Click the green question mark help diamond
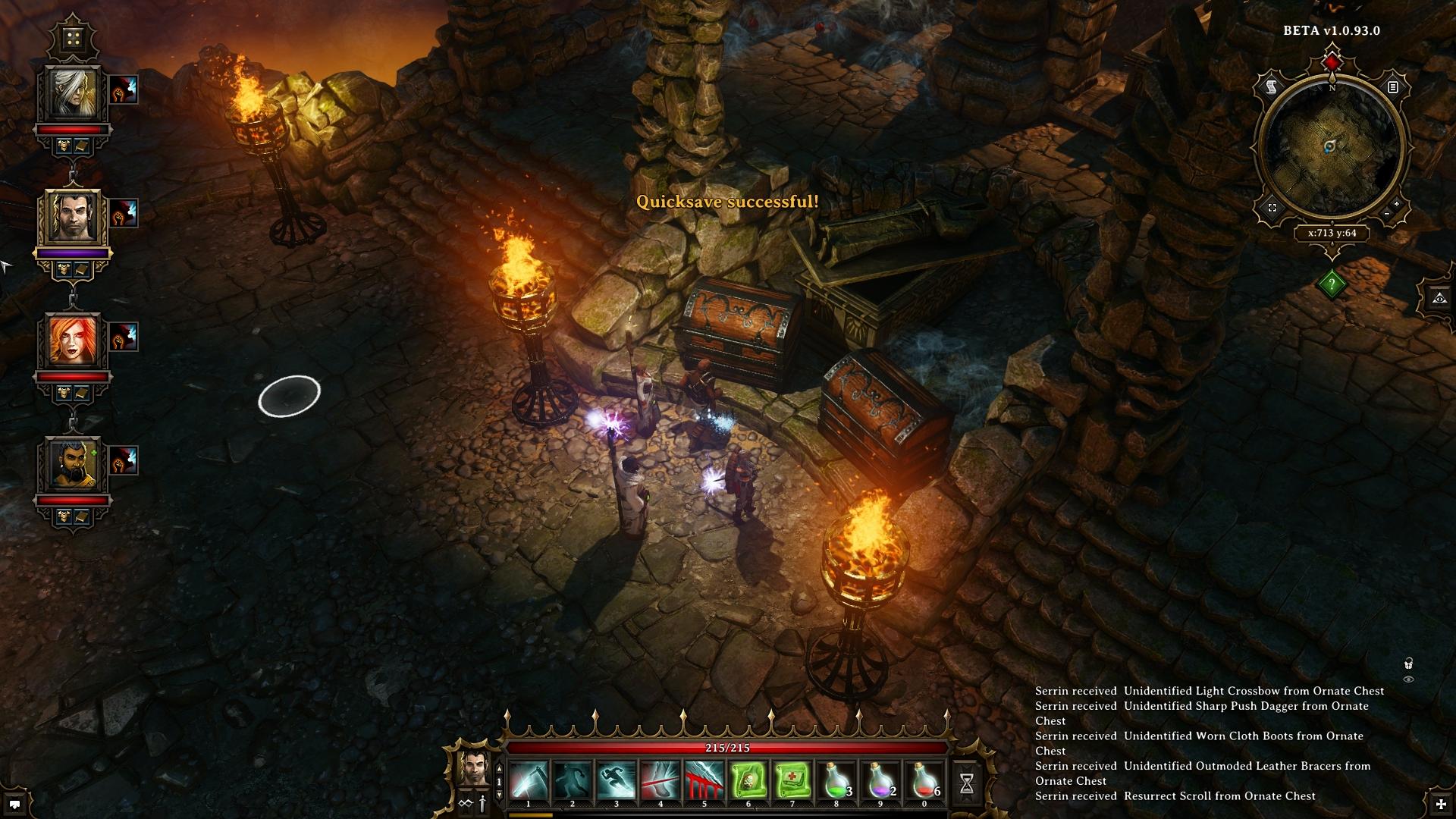This screenshot has width=1456, height=819. [x=1332, y=284]
